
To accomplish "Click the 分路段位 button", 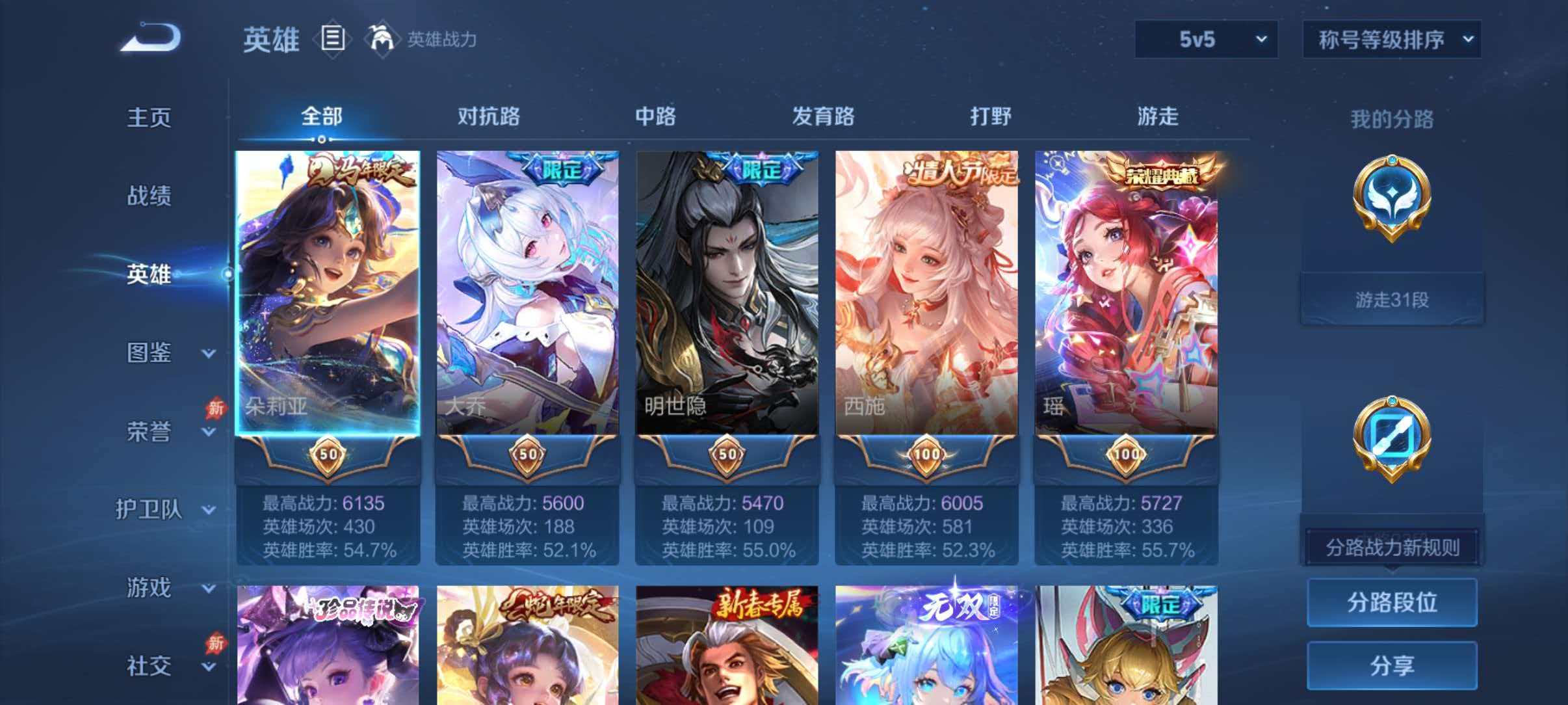I will click(x=1391, y=603).
